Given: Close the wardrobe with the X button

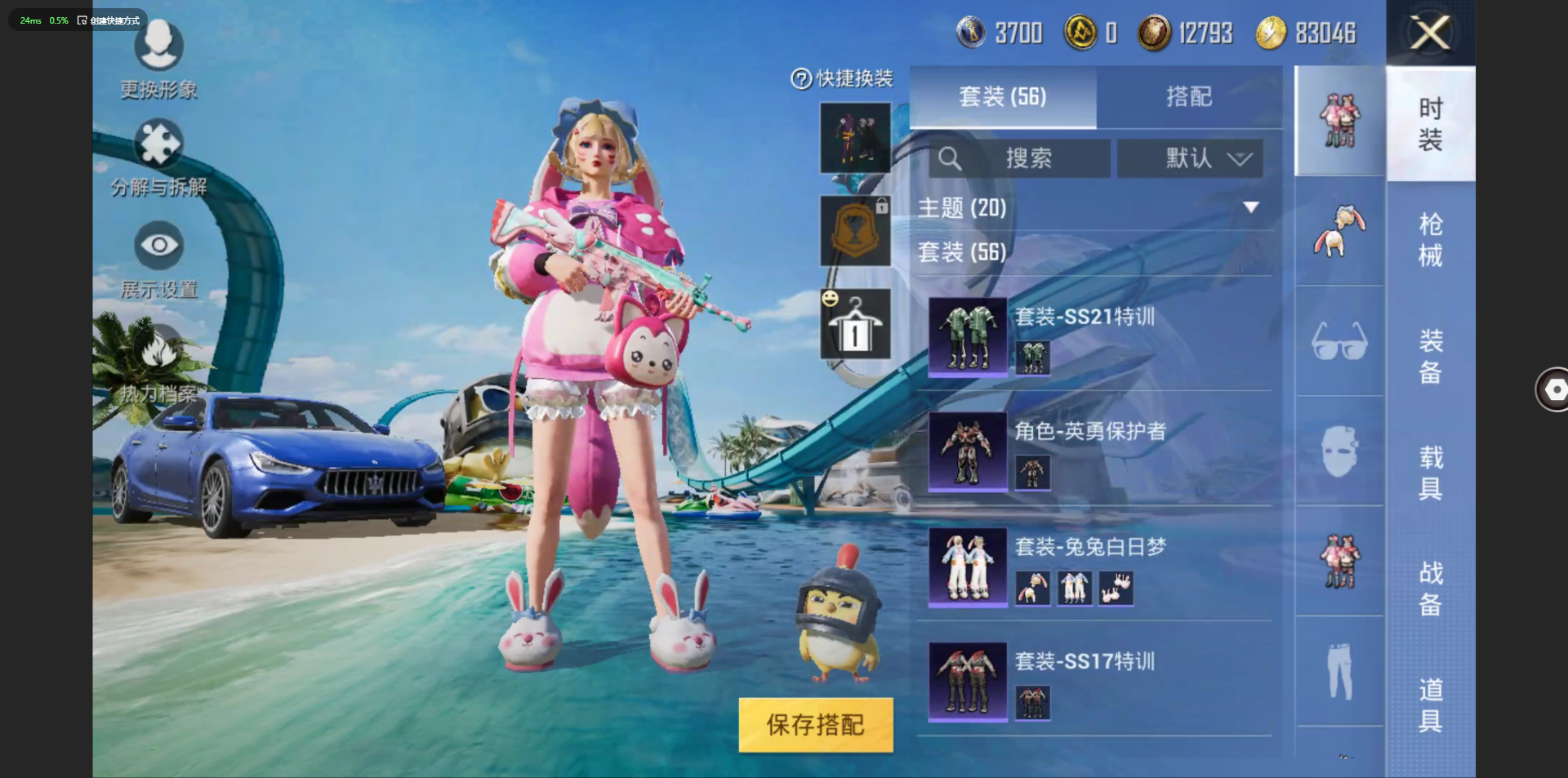Looking at the screenshot, I should click(1430, 33).
